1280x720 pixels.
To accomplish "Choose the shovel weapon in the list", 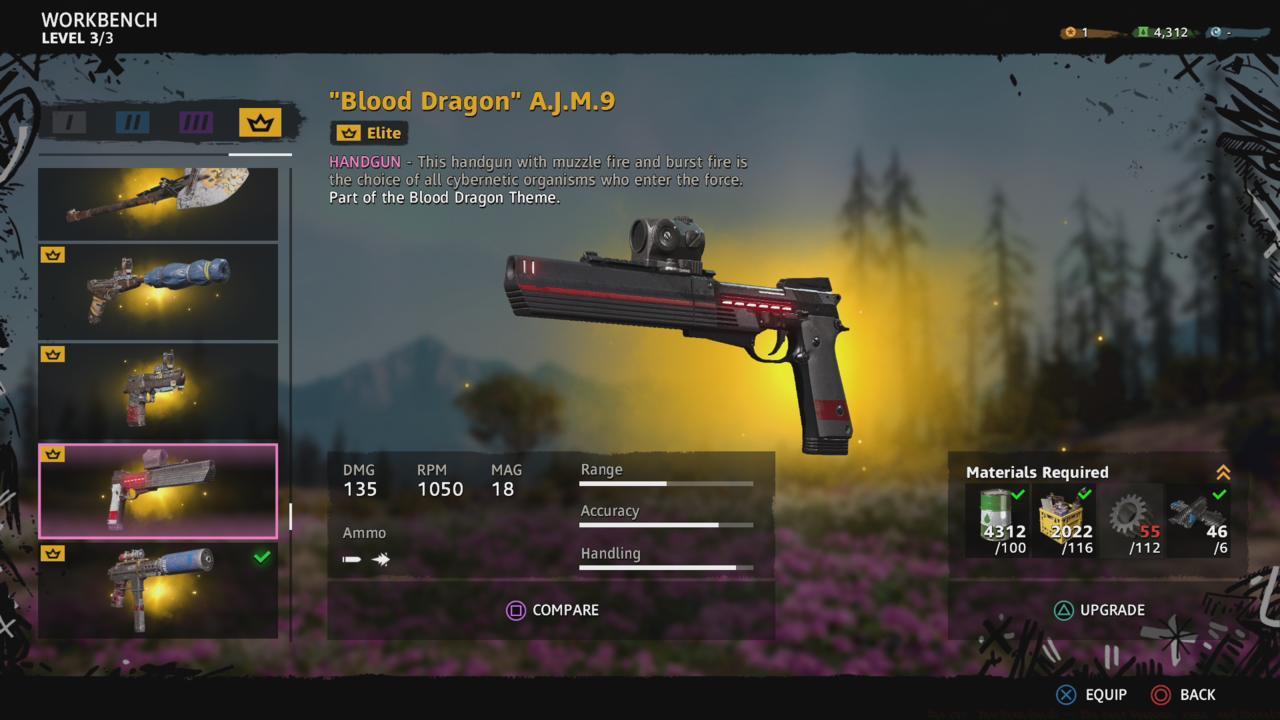I will point(158,203).
